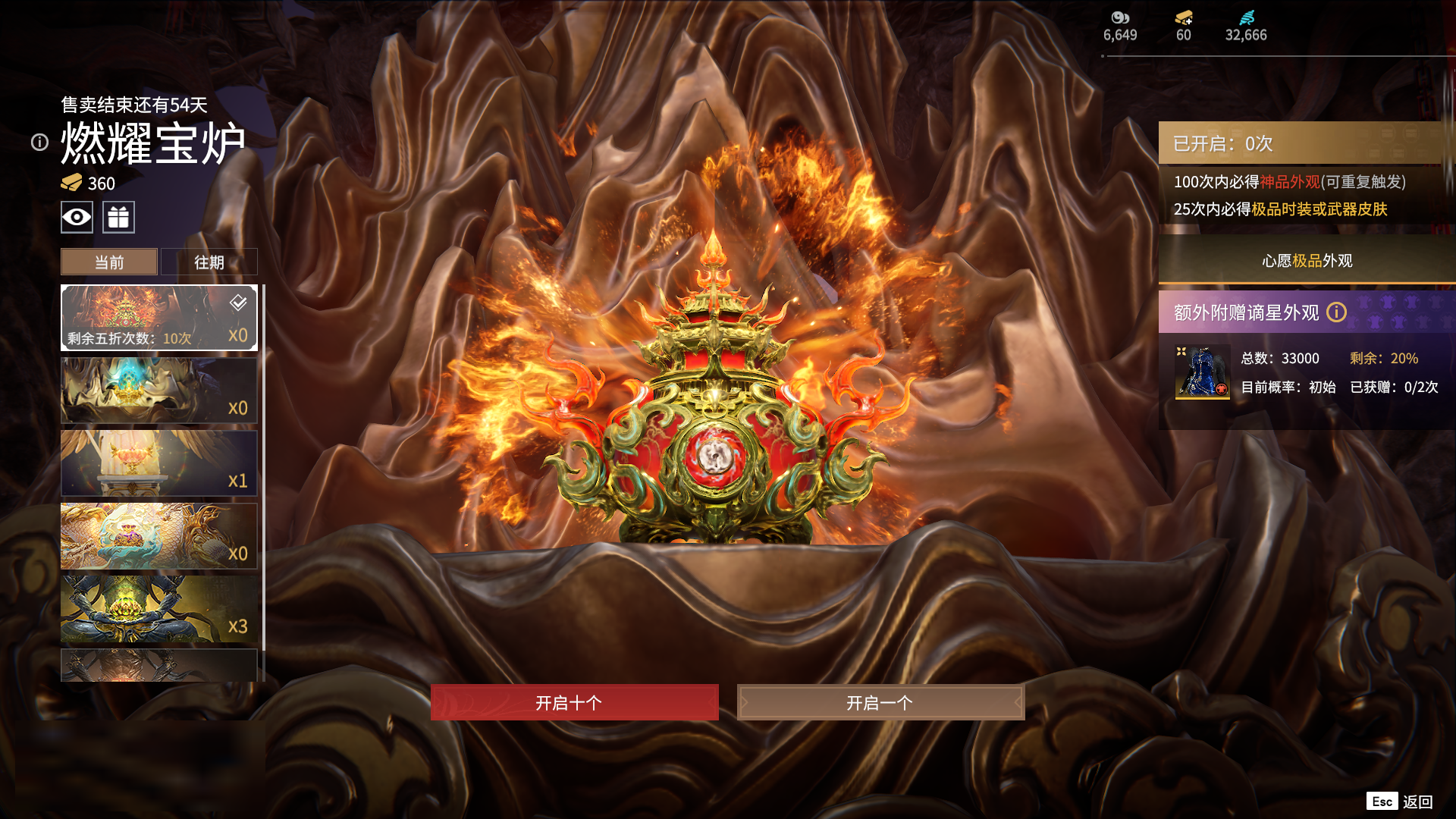Select the fiery furnace thumbnail with 五折 discount
The height and width of the screenshot is (819, 1456).
158,318
